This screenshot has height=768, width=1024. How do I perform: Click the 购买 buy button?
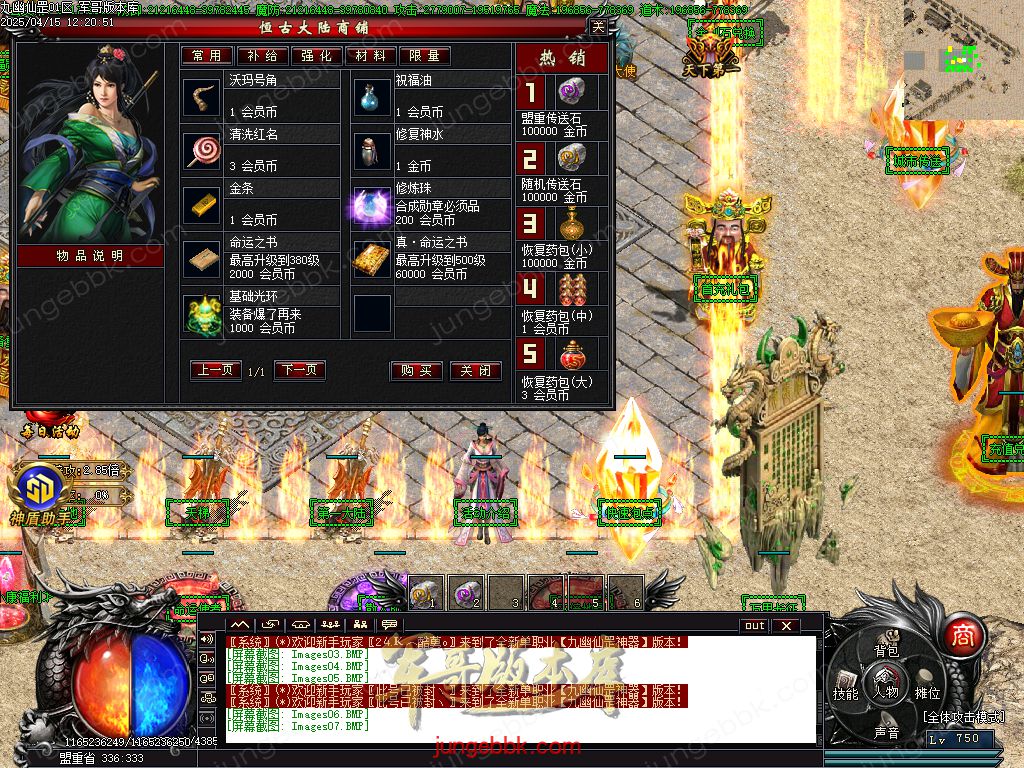click(416, 371)
